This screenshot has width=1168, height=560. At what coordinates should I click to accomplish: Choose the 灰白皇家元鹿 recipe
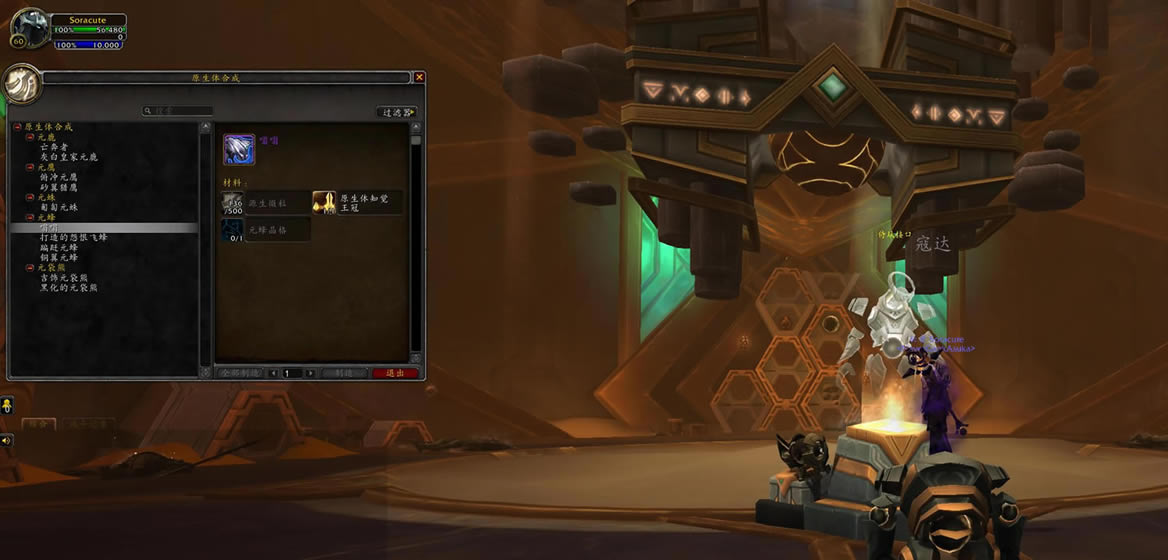pyautogui.click(x=69, y=157)
